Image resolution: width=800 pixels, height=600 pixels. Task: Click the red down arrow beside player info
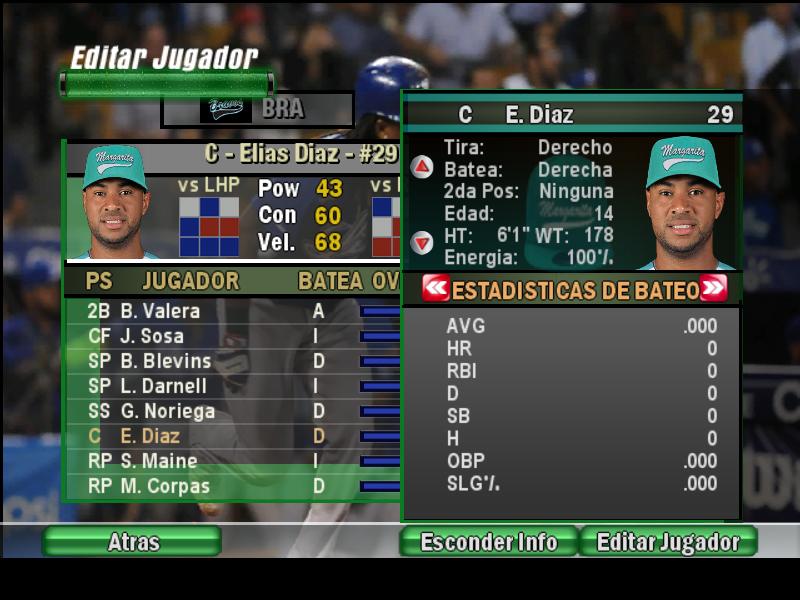pos(423,242)
